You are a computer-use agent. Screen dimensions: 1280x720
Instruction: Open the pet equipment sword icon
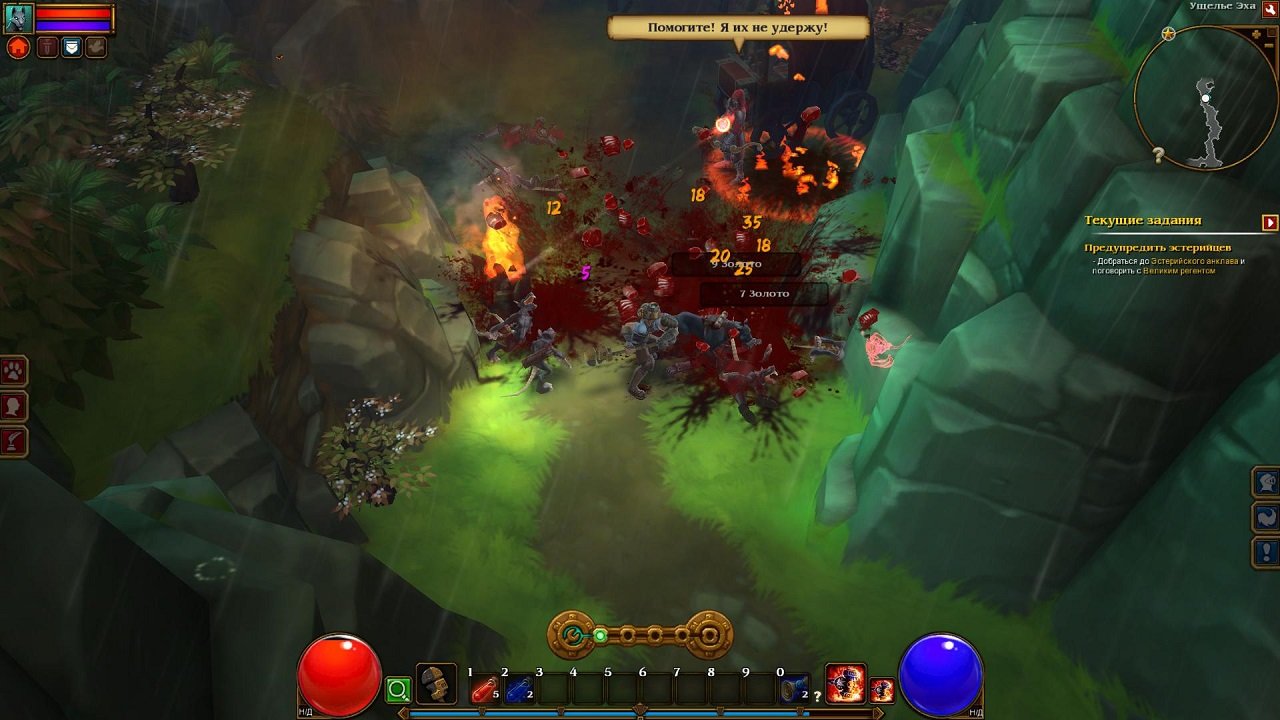pyautogui.click(x=48, y=48)
